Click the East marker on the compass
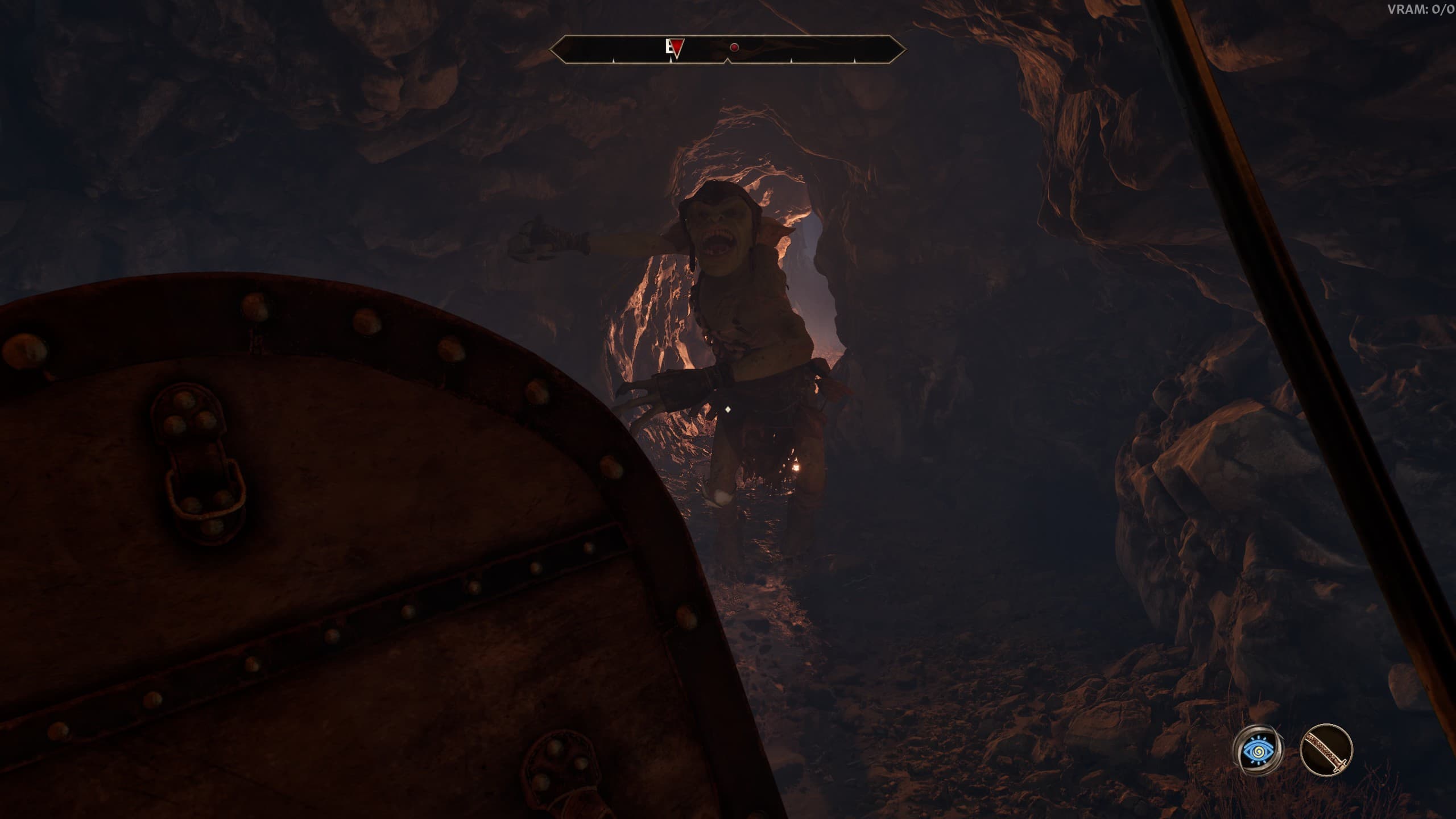The image size is (1456, 819). [x=668, y=48]
